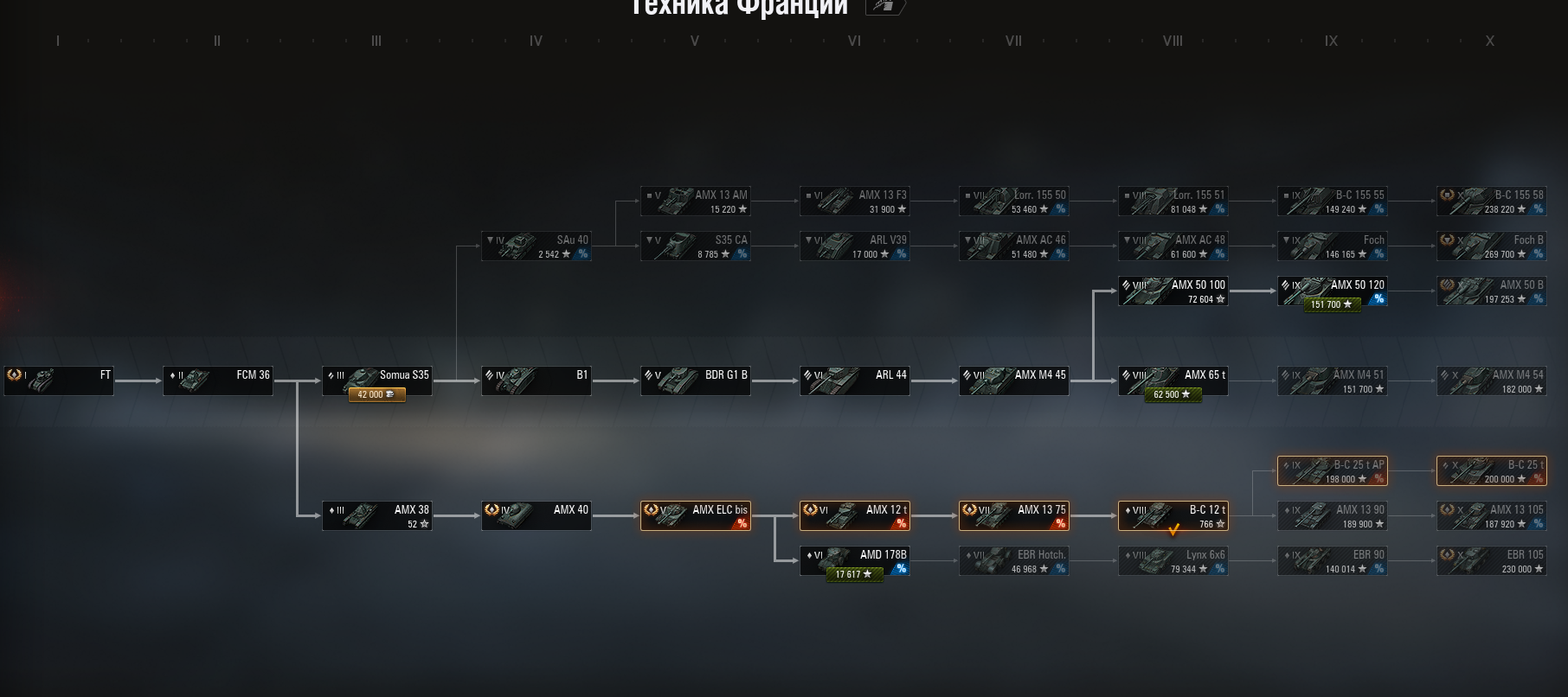The image size is (1568, 697).
Task: Select the B-C 25 t tier X tank
Action: pyautogui.click(x=1492, y=470)
